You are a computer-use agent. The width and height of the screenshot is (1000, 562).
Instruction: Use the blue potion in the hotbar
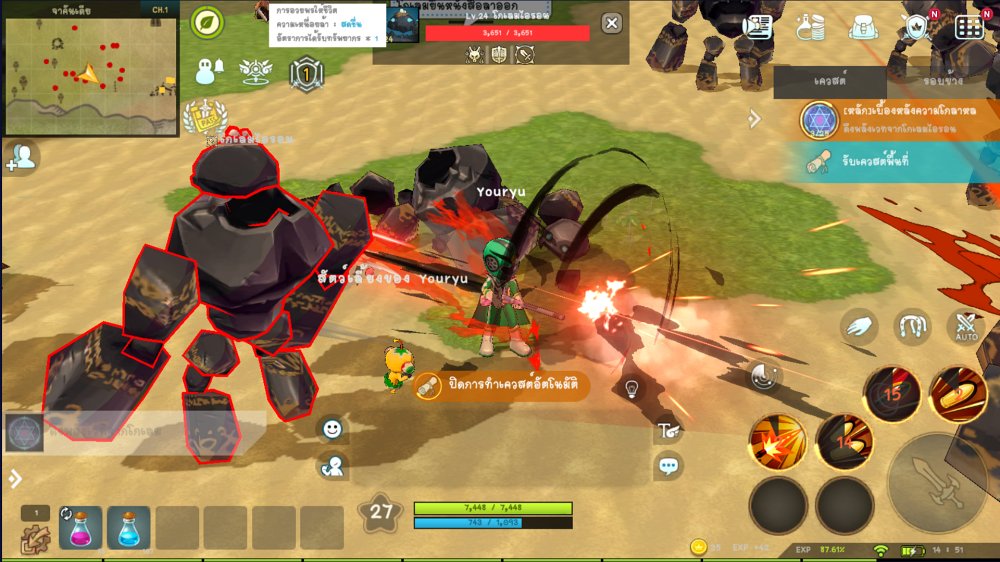coord(129,528)
